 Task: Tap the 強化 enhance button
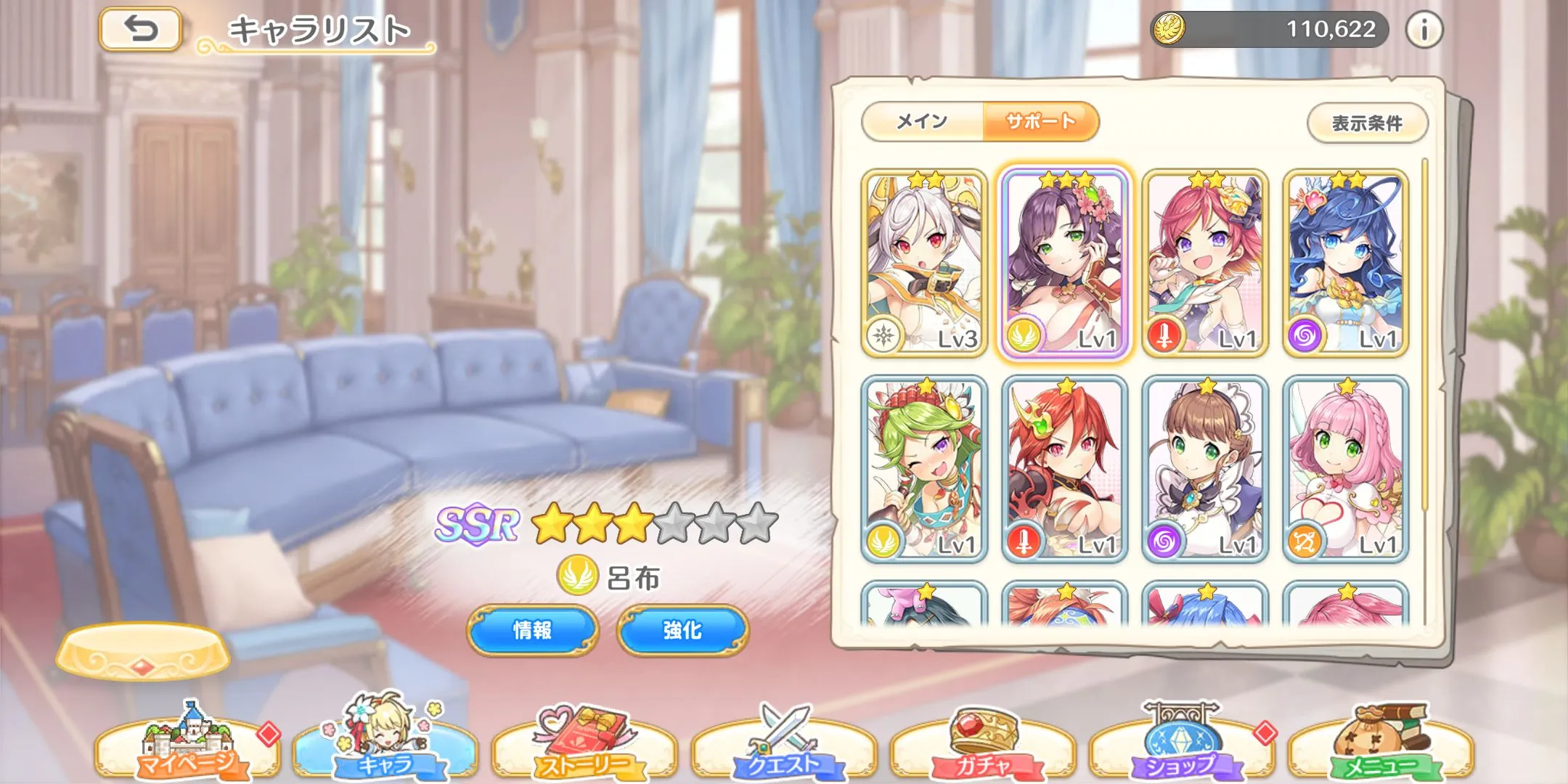pos(682,630)
